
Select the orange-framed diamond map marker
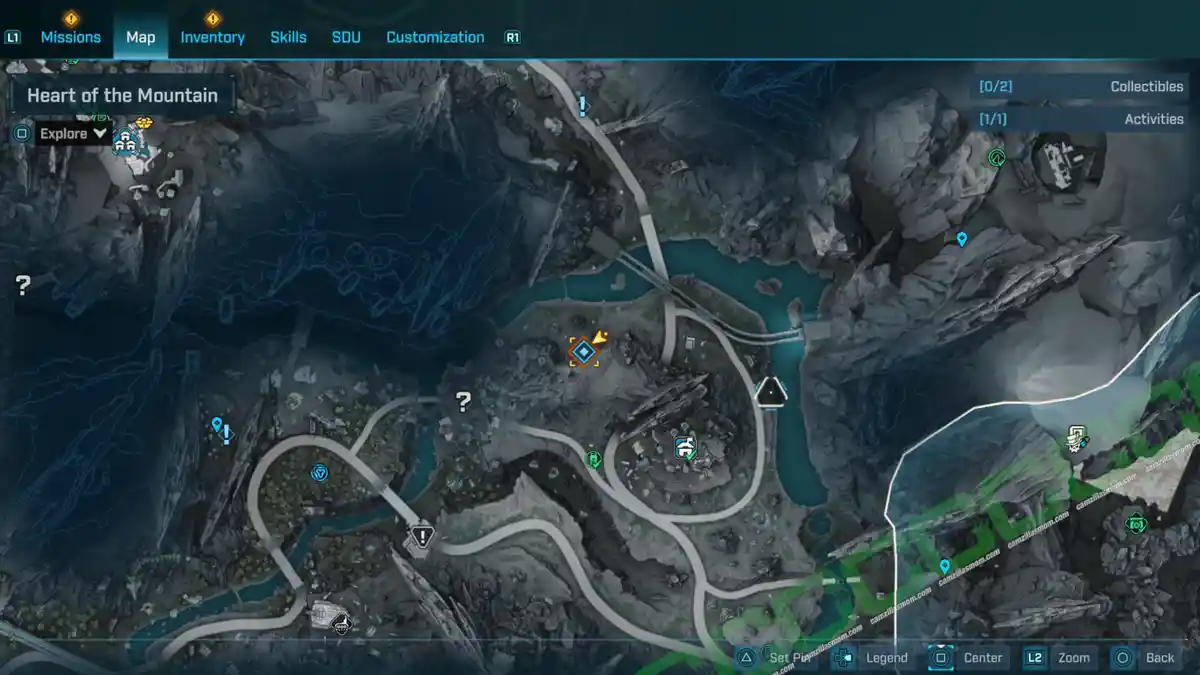click(584, 351)
